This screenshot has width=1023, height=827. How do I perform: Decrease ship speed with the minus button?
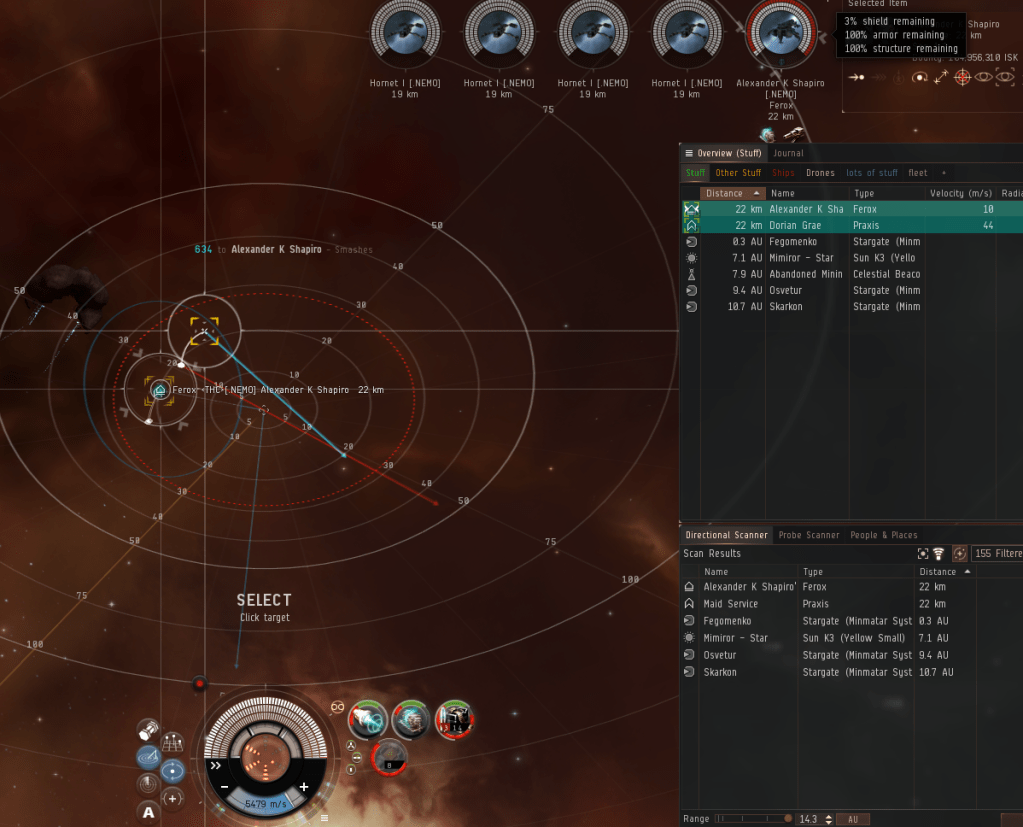(226, 787)
